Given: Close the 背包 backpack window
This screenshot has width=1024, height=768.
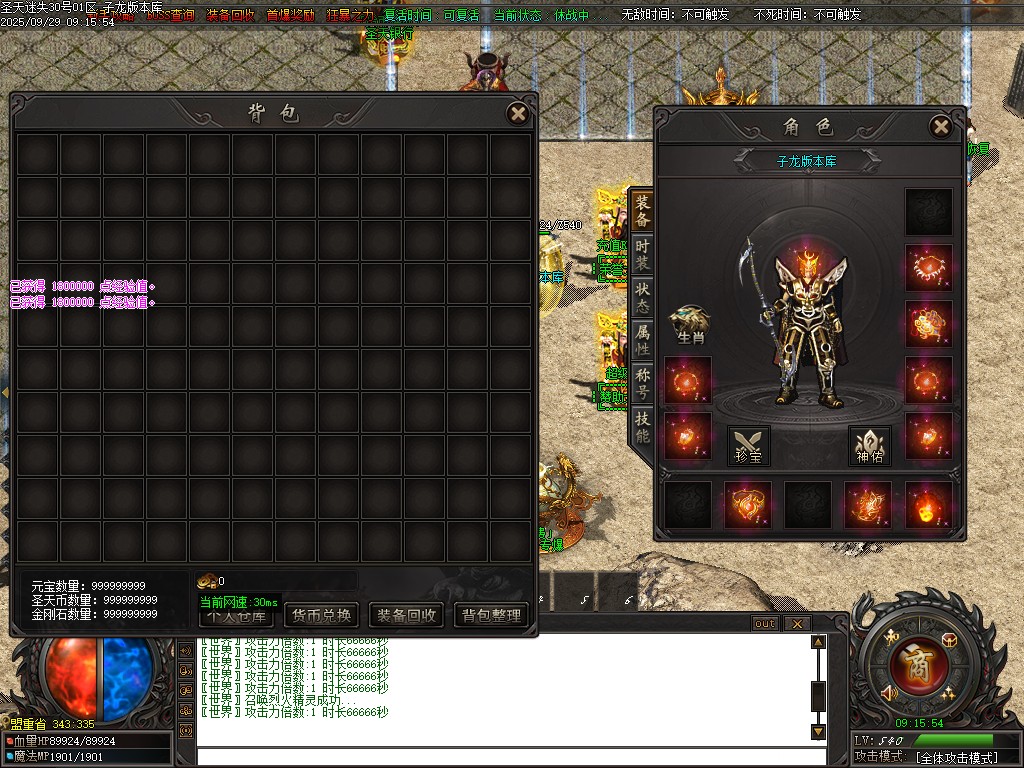Looking at the screenshot, I should click(x=518, y=114).
